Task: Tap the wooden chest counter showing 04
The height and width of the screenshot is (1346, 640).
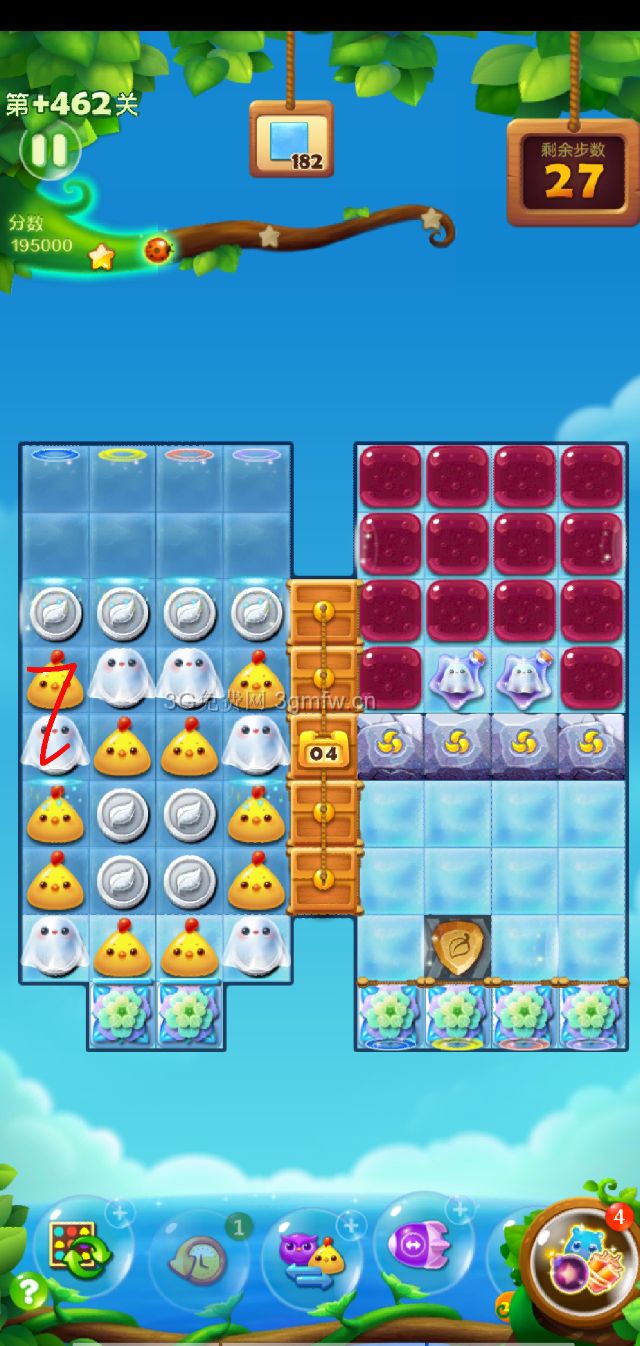Action: coord(323,749)
